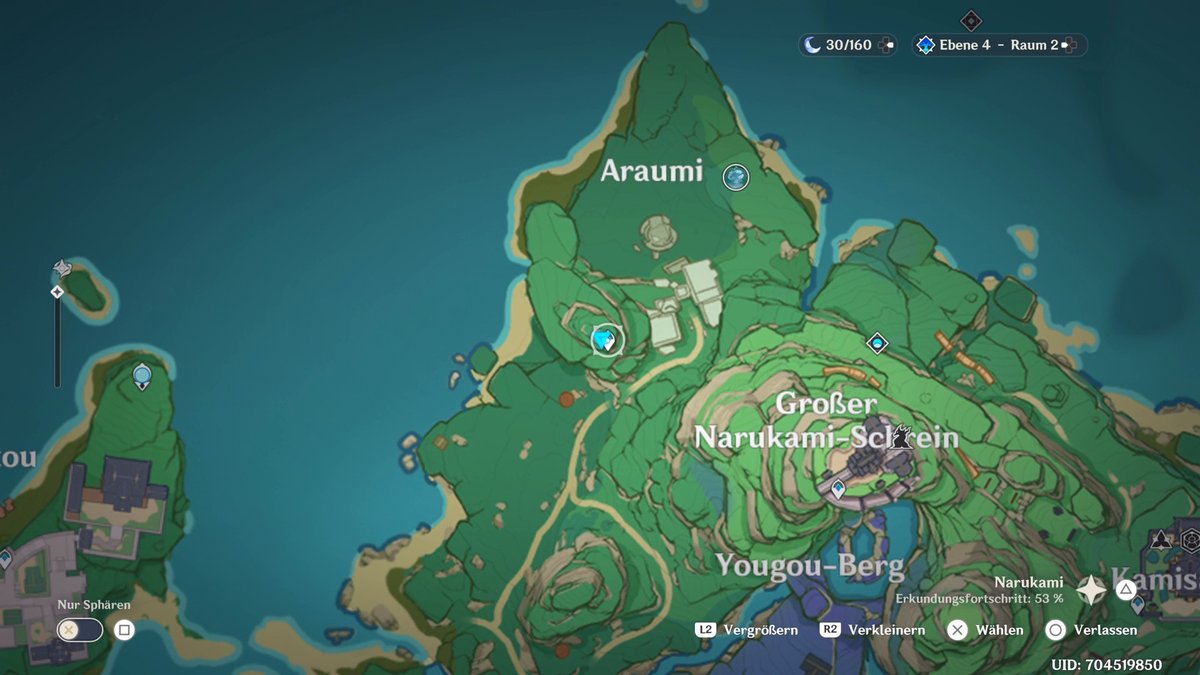Select the black fox statue marker at Narukami-Schrein
This screenshot has width=1200, height=675.
pos(903,436)
